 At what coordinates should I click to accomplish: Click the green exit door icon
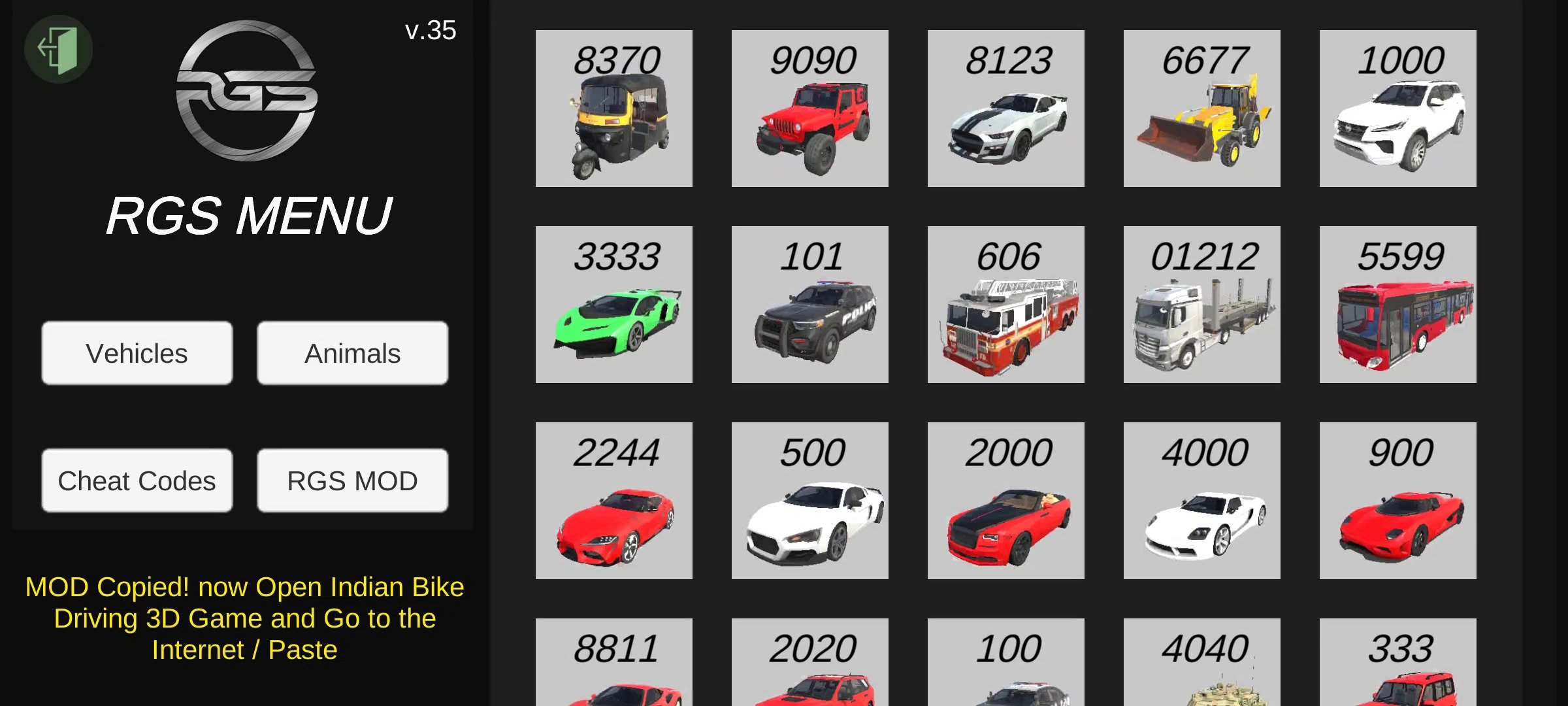point(58,49)
